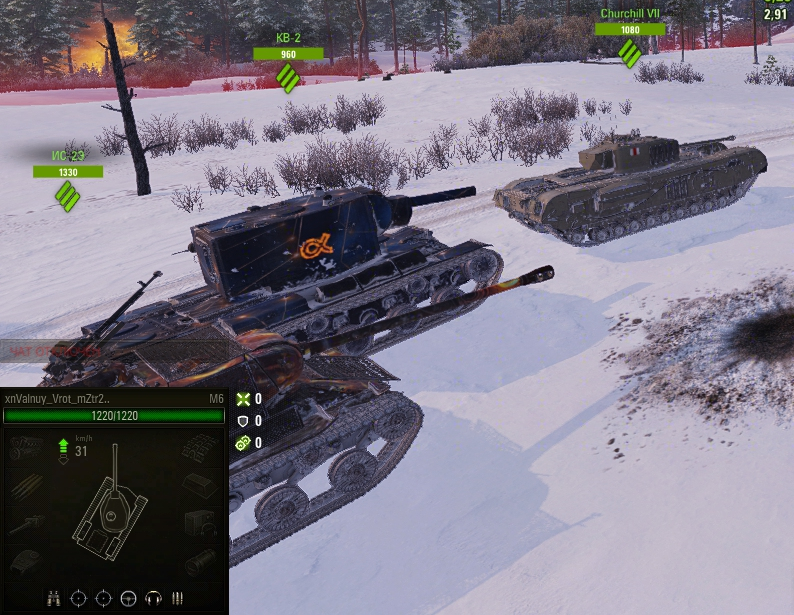Choose the optics module icon
The width and height of the screenshot is (794, 615).
click(x=201, y=561)
